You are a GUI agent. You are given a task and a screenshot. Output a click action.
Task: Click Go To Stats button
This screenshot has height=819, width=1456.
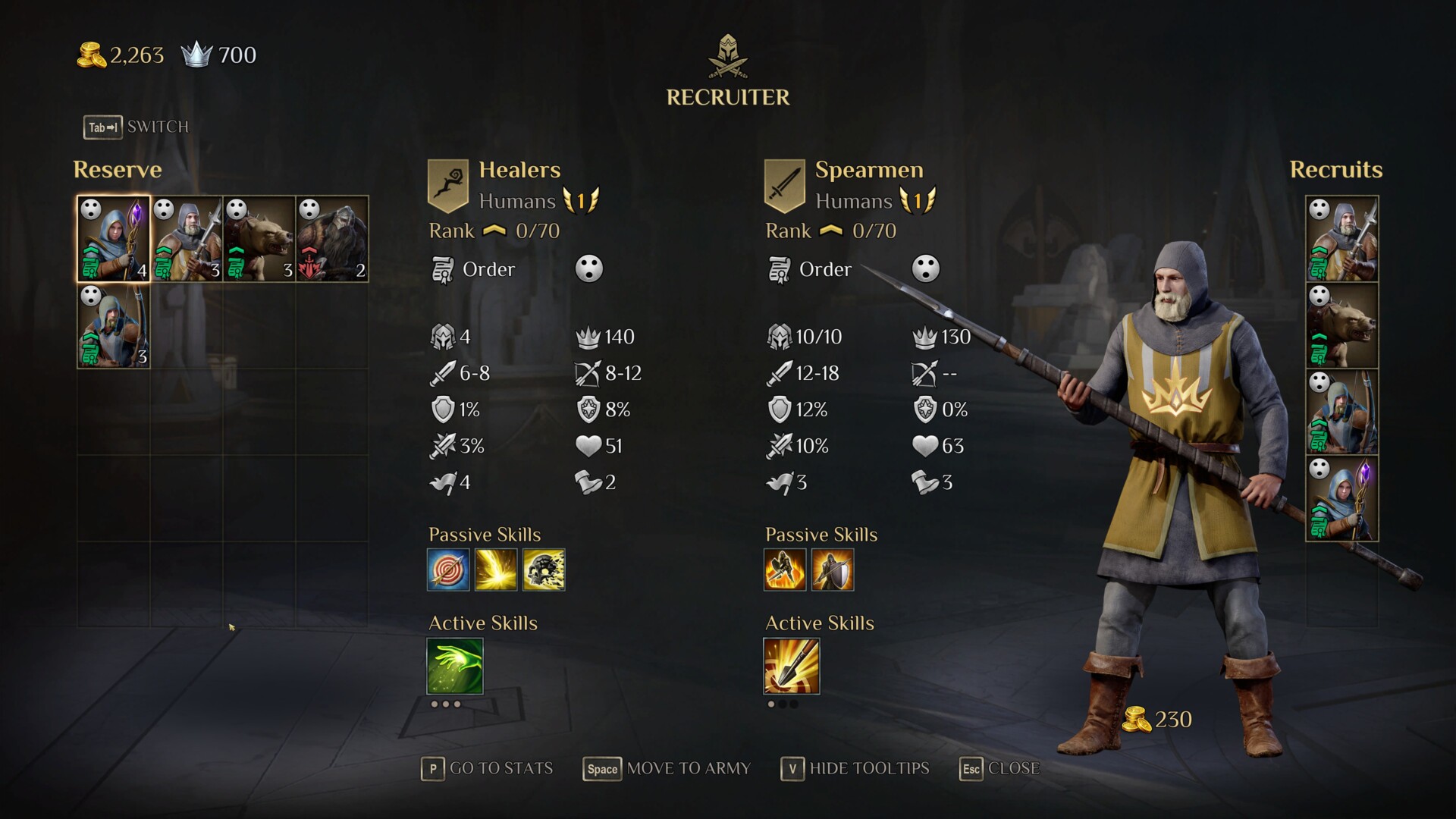tap(488, 769)
